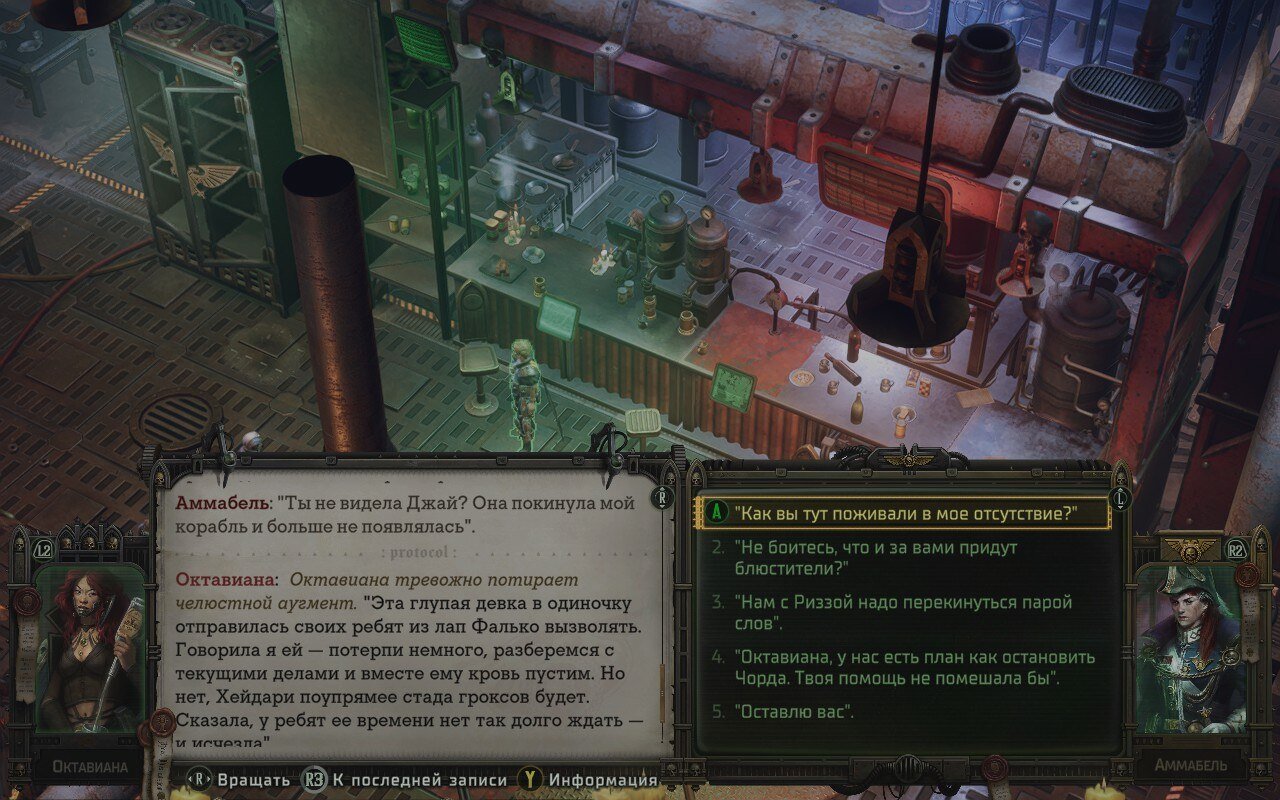Choose the reply about the plan to stop Чорда

(x=914, y=667)
